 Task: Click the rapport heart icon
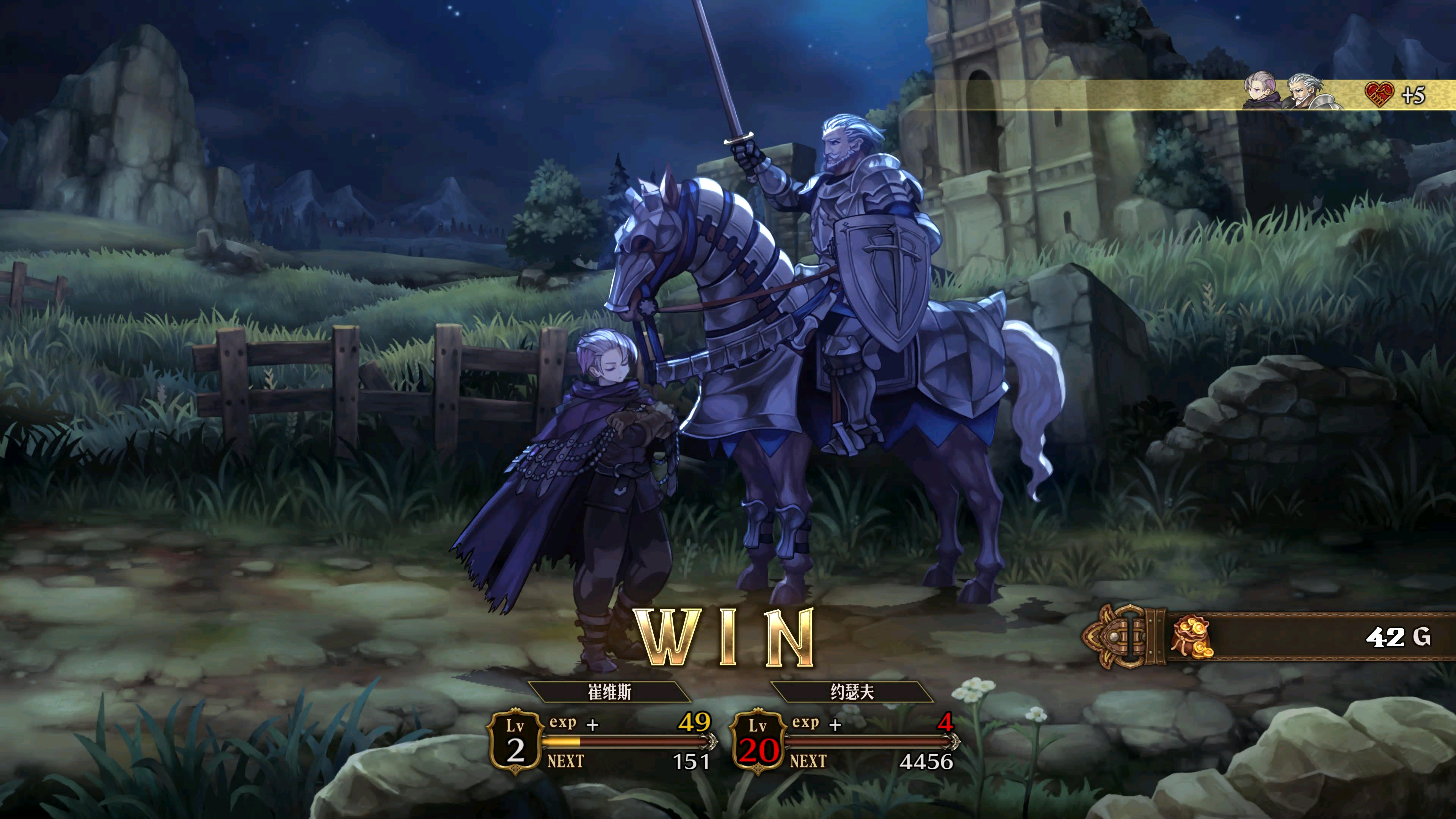1379,94
